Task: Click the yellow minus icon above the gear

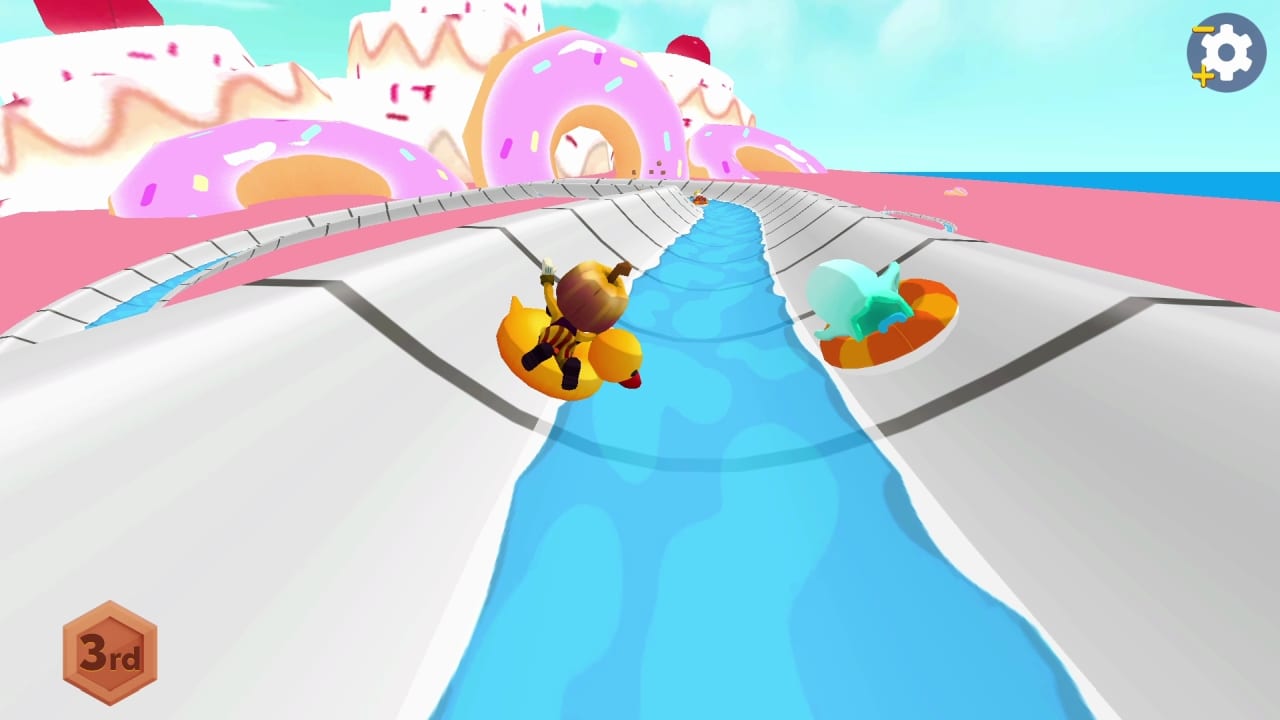Action: [x=1201, y=28]
